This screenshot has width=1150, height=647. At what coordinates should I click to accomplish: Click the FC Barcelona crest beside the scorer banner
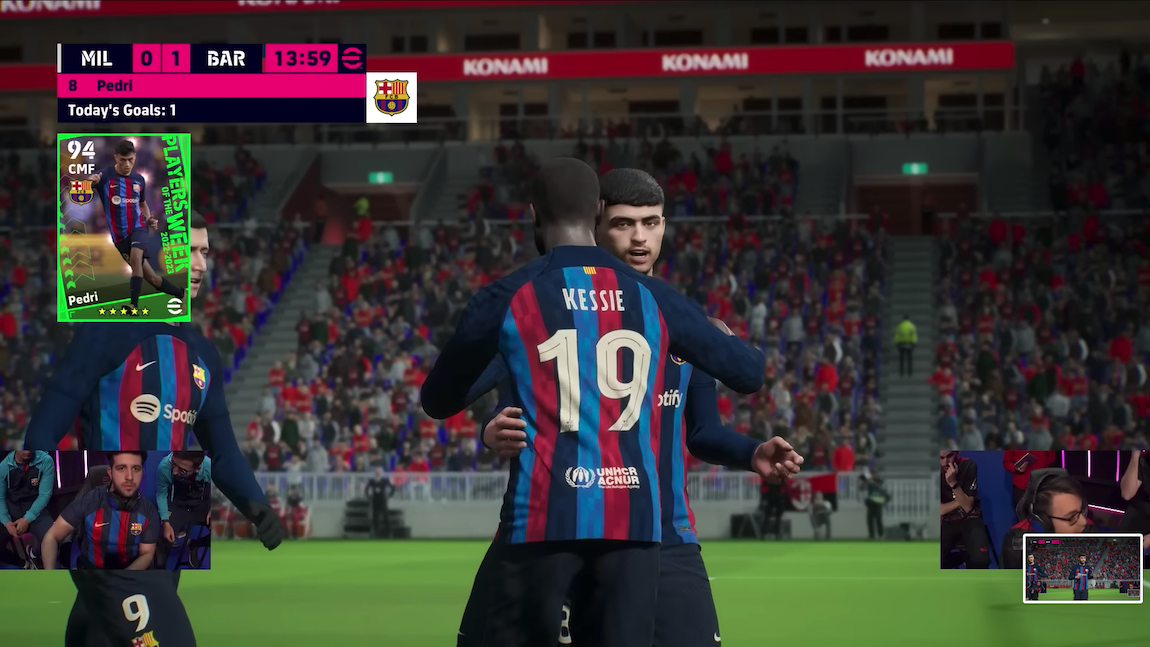click(x=391, y=97)
